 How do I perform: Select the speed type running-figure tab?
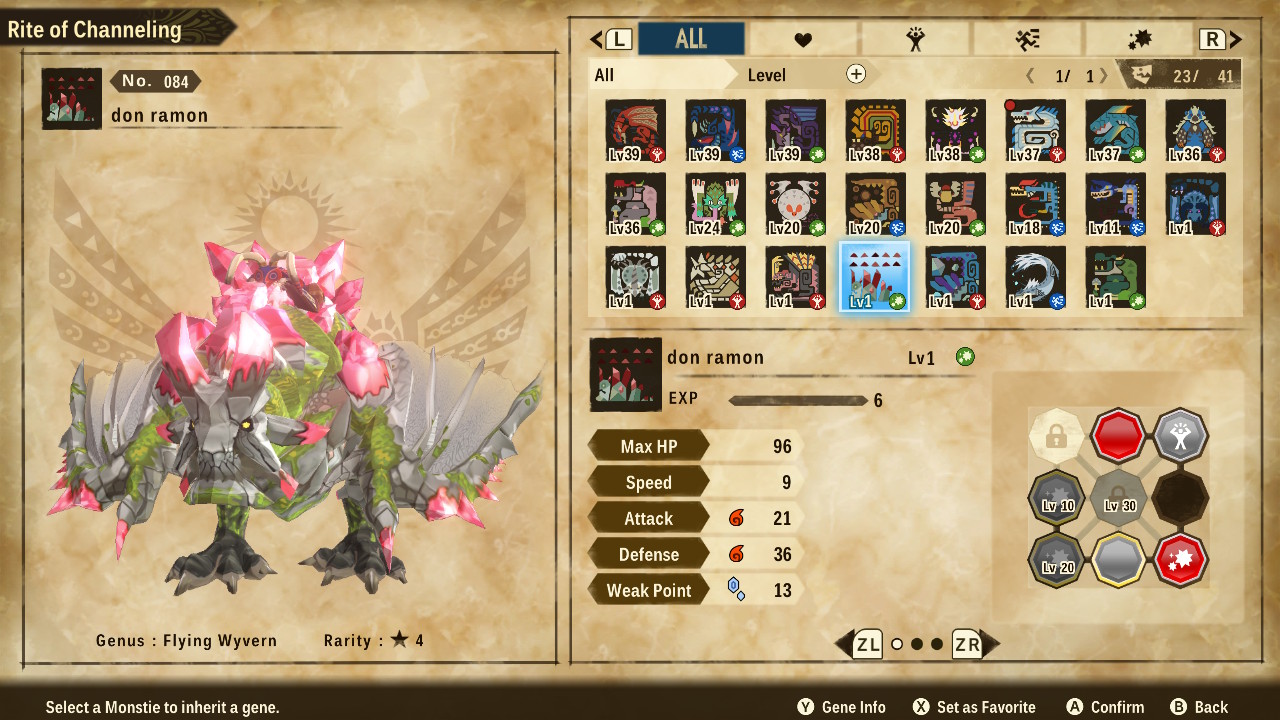tap(1027, 39)
